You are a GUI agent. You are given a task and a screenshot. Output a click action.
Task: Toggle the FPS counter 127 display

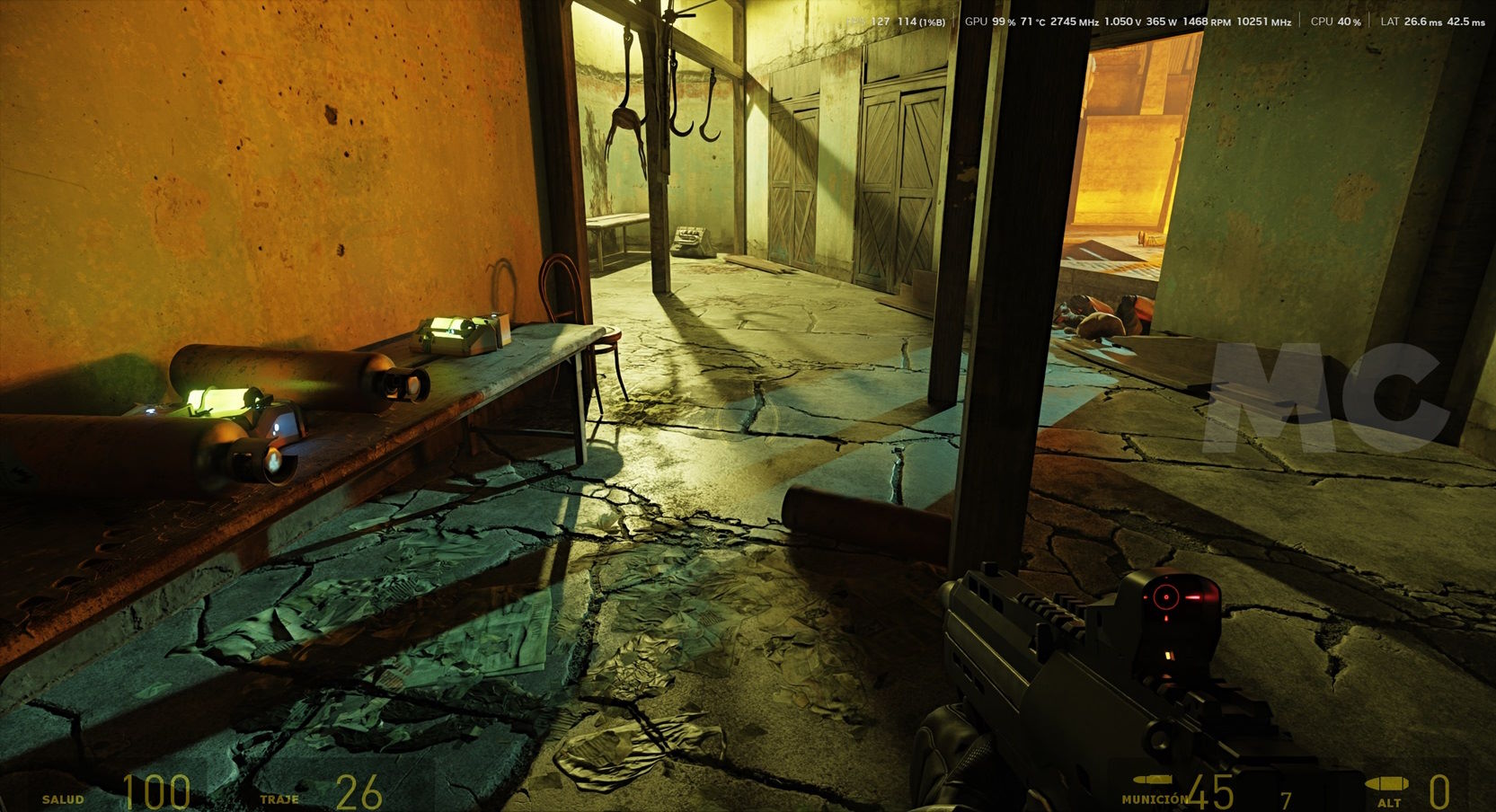879,22
